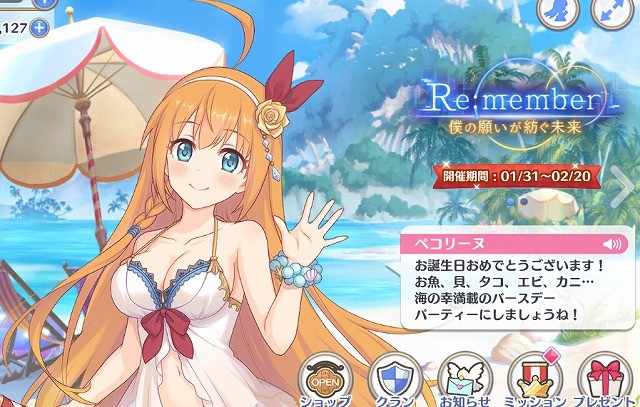Add currency with the plus button beside 127

[39, 27]
